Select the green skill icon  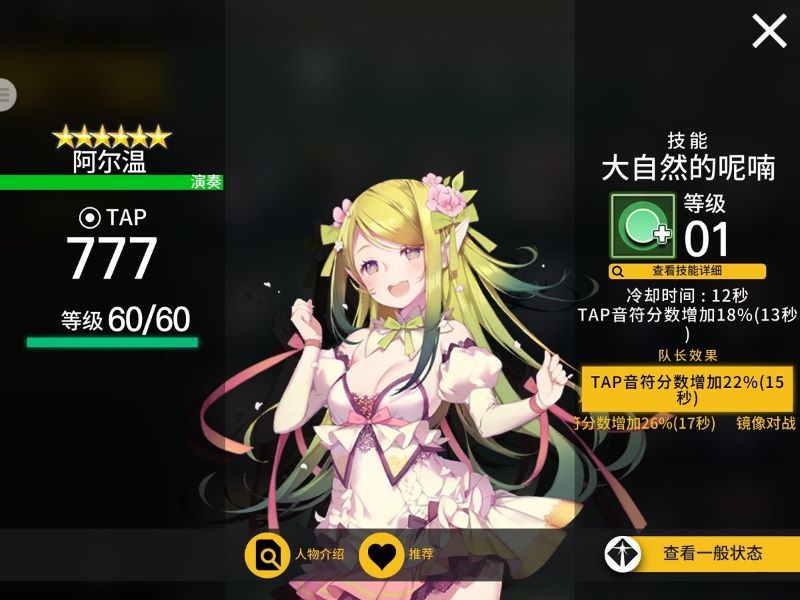642,228
